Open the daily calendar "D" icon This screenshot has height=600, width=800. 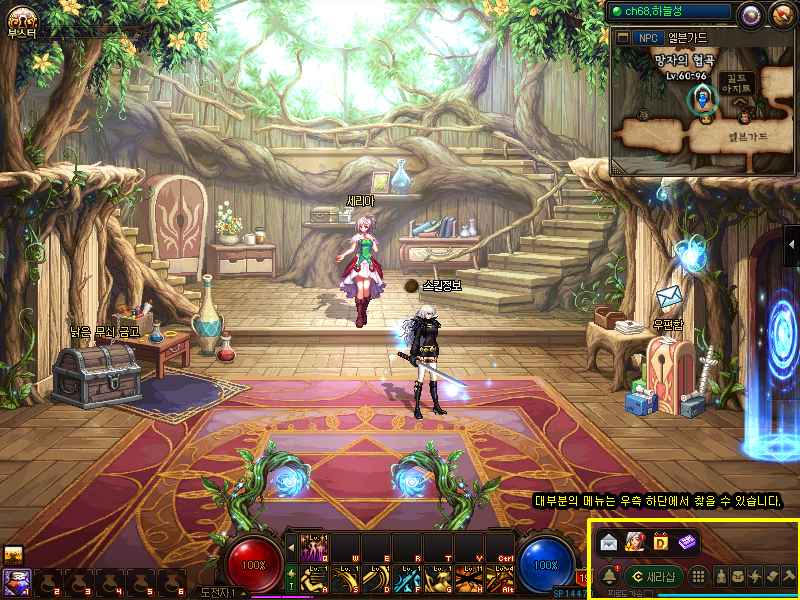click(660, 542)
